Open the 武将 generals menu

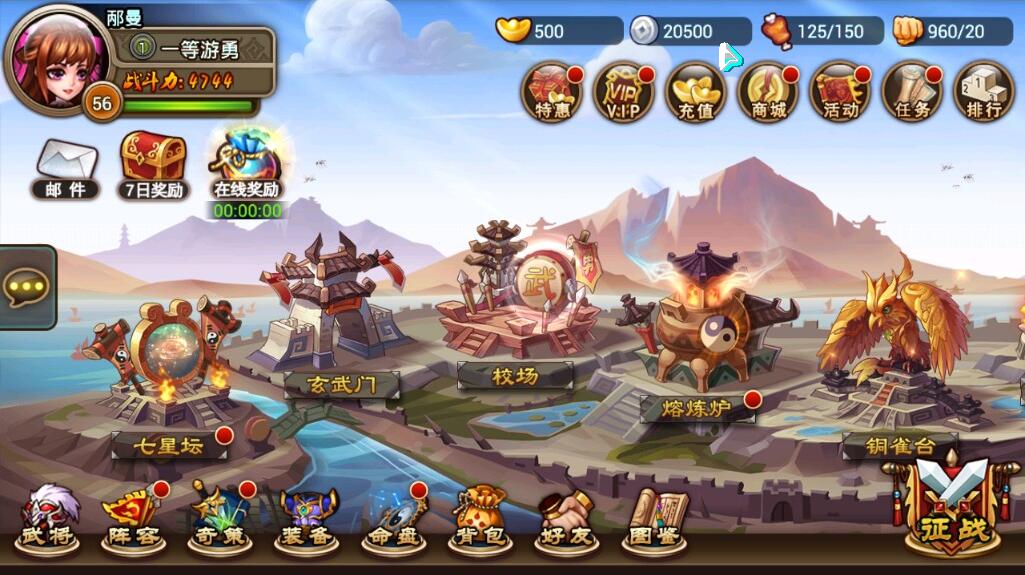[x=47, y=520]
